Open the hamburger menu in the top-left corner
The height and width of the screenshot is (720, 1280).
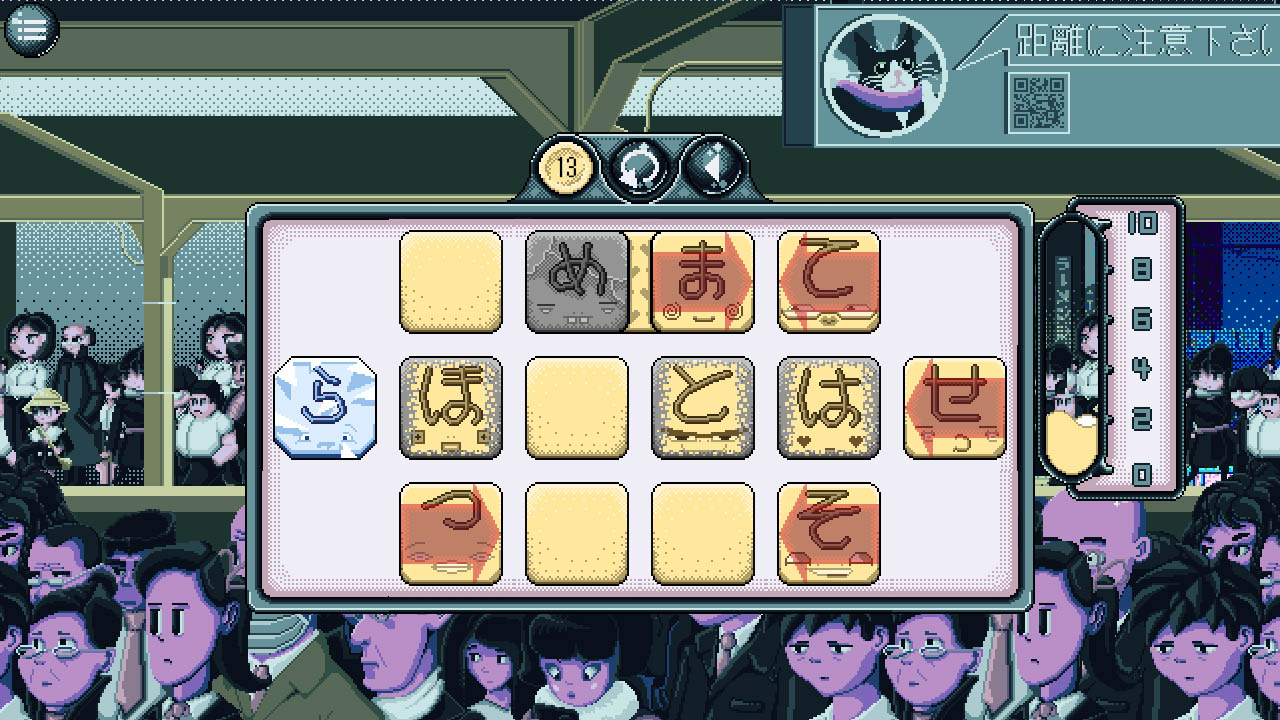click(x=31, y=29)
